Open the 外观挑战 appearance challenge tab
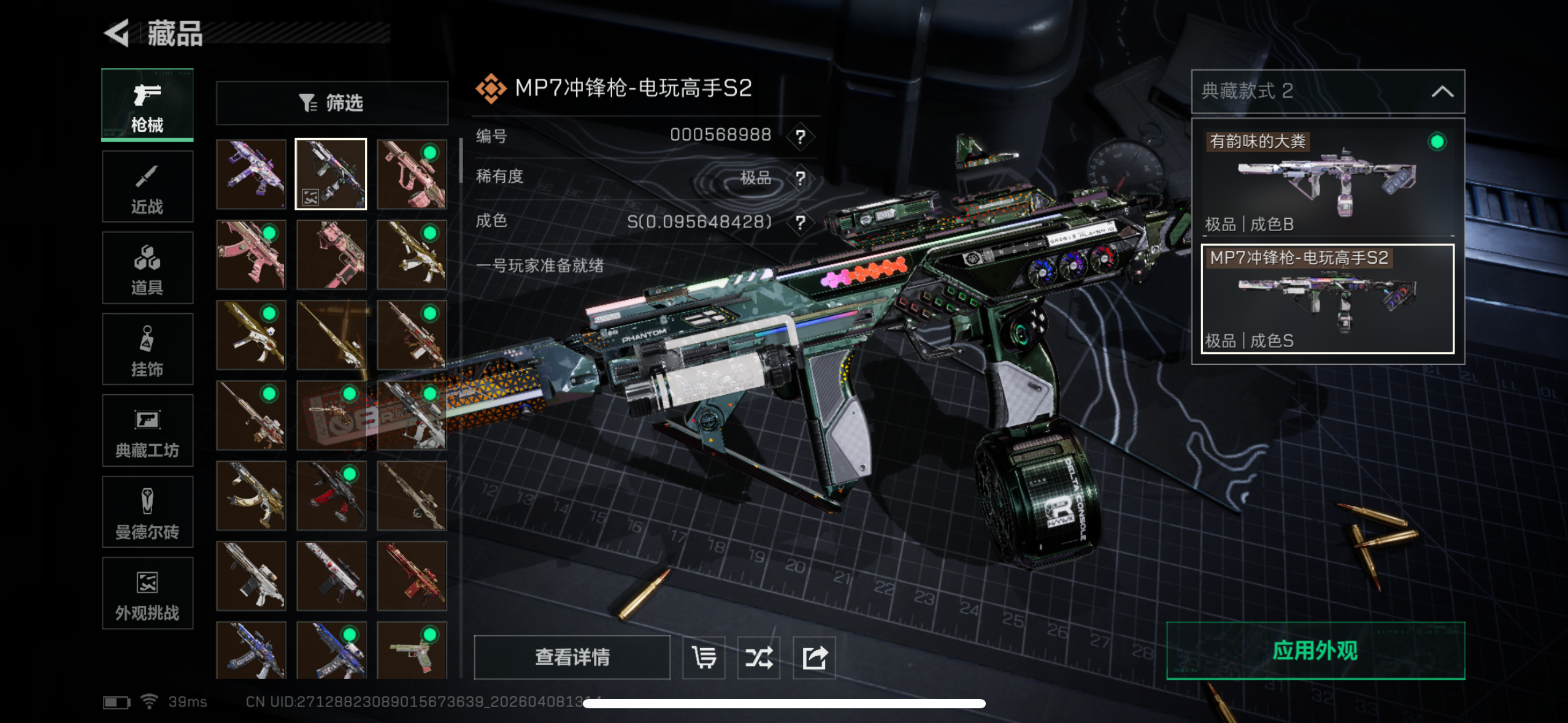 pyautogui.click(x=147, y=593)
